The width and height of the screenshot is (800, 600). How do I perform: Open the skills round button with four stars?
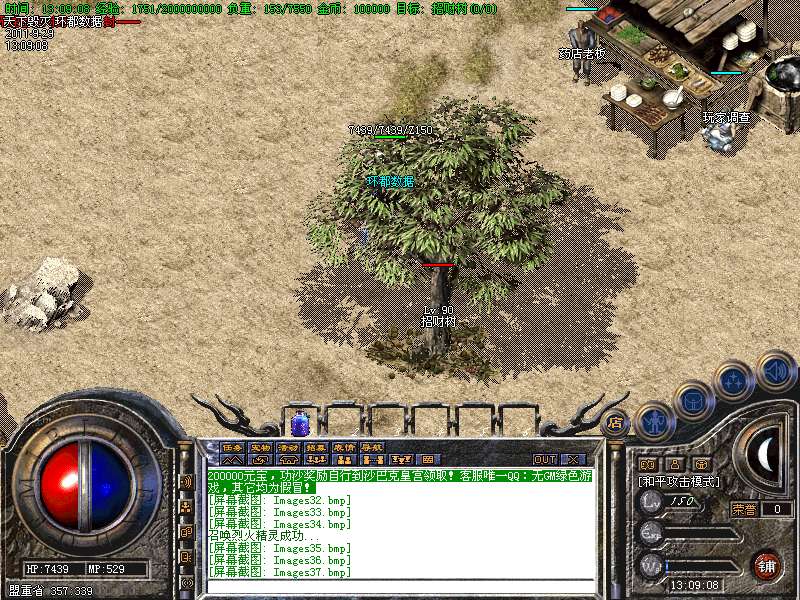pyautogui.click(x=735, y=381)
